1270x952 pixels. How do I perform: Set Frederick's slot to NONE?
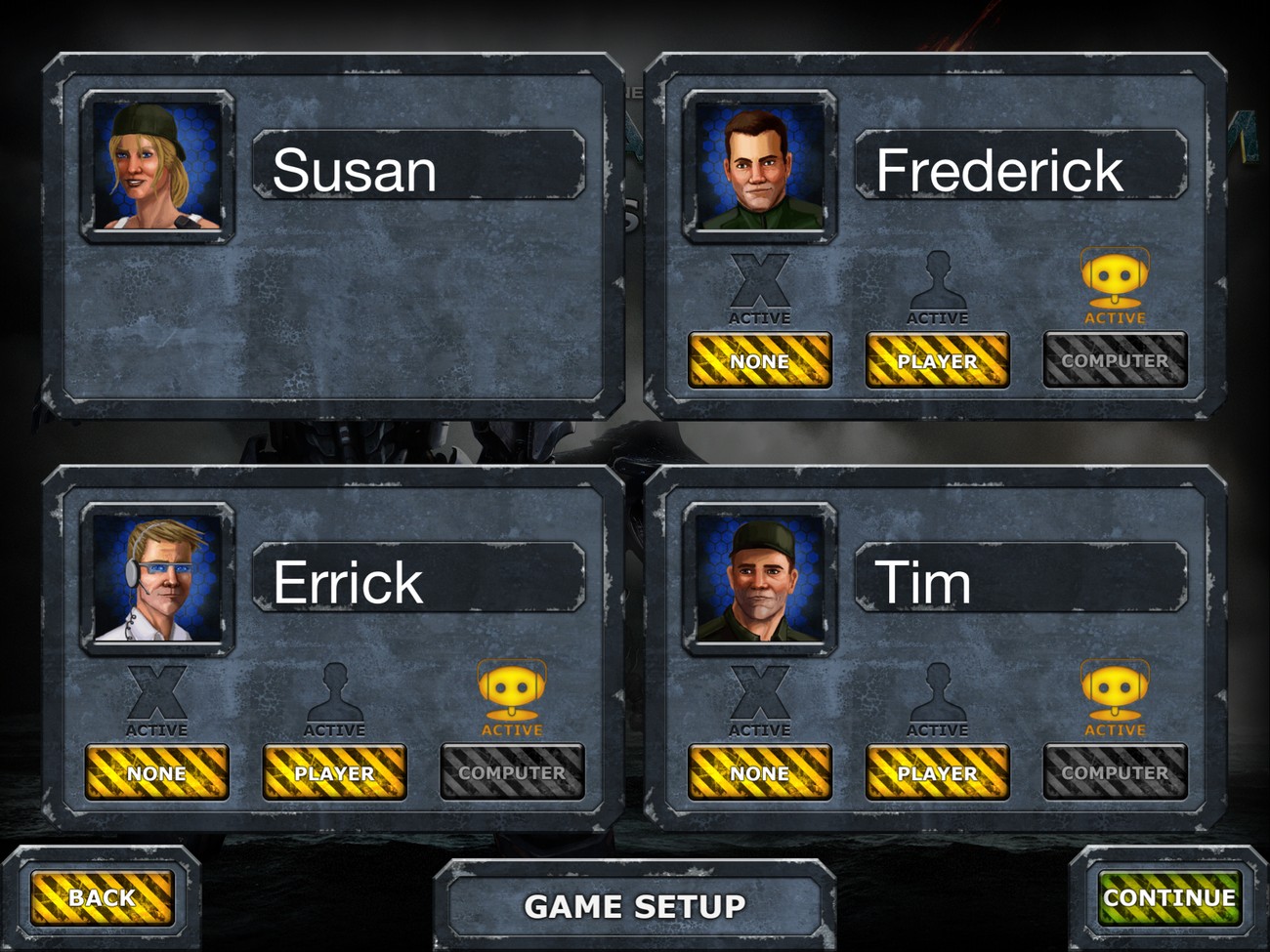pyautogui.click(x=759, y=360)
